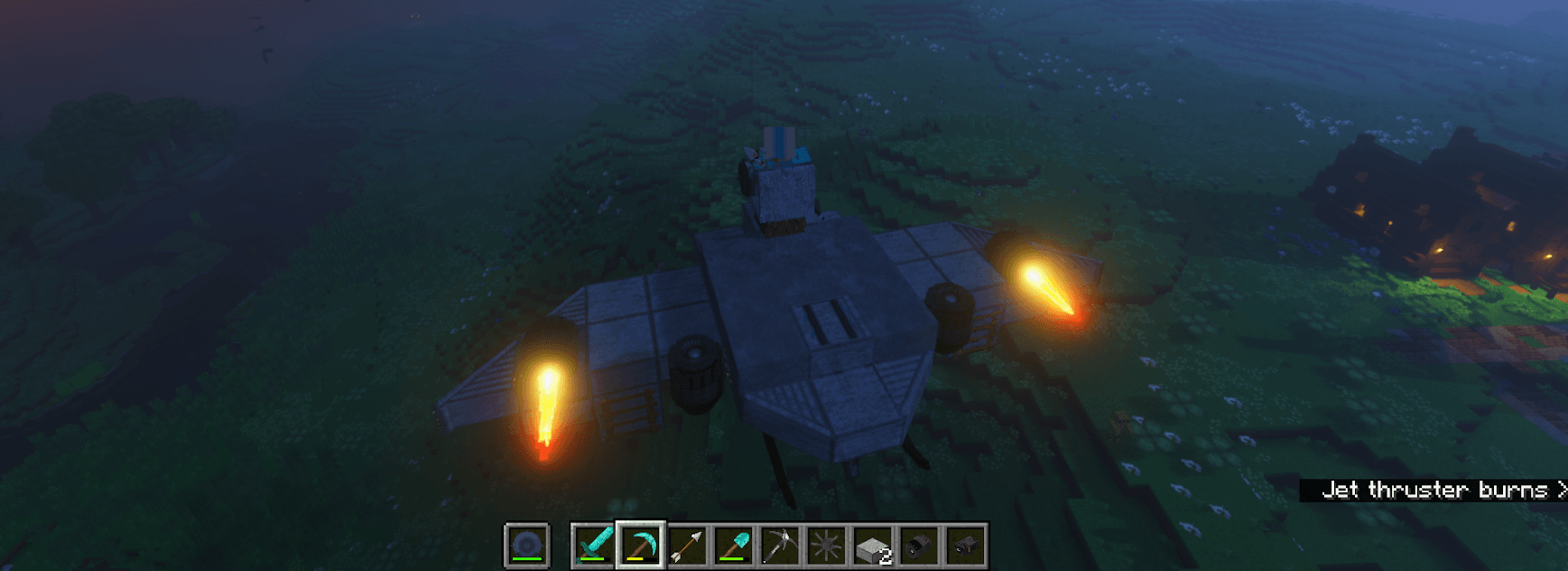The image size is (1568, 571).
Task: Select the stone block stack of 2
Action: [x=874, y=546]
